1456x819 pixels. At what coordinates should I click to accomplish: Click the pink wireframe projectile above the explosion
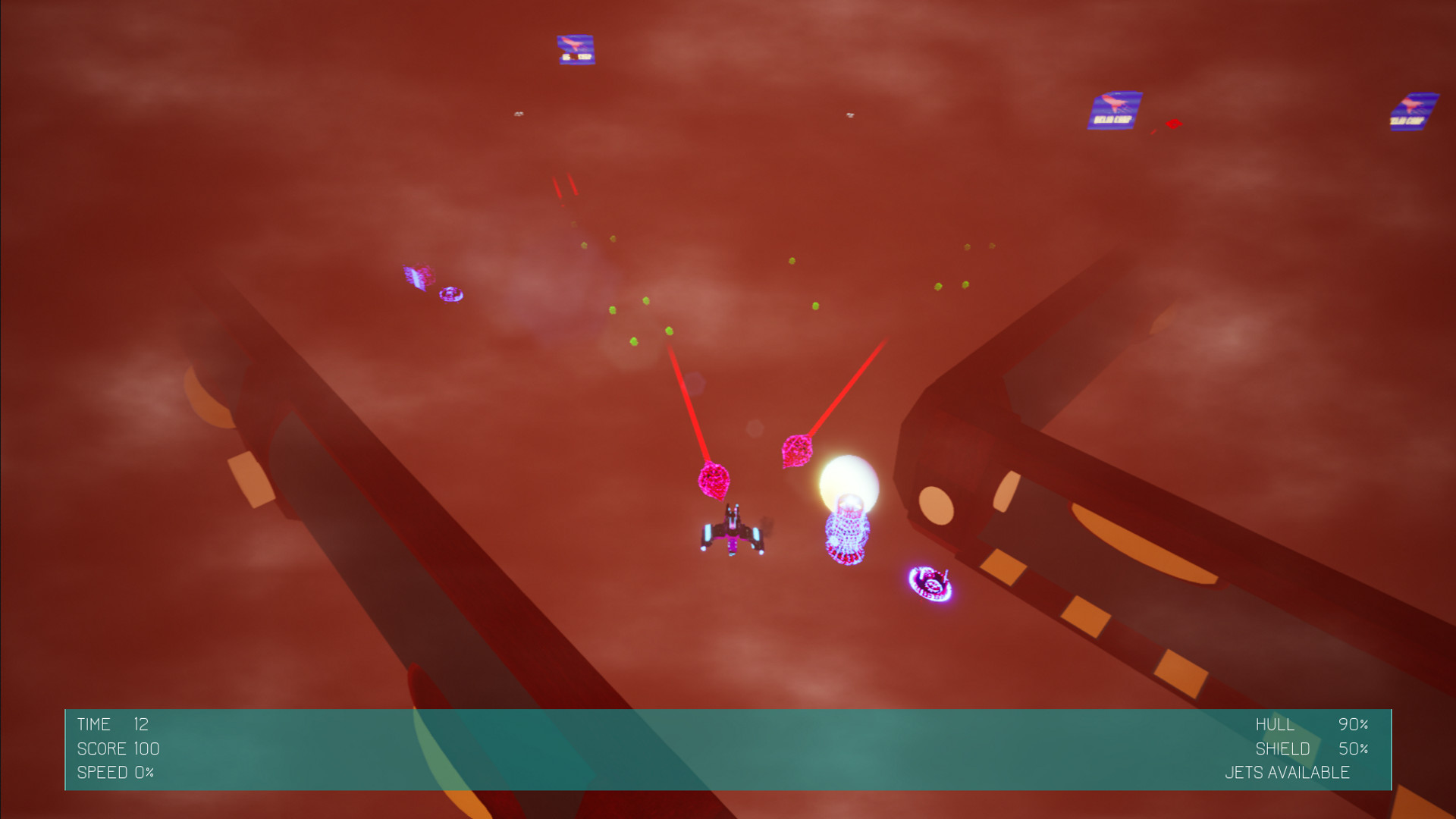pos(798,451)
